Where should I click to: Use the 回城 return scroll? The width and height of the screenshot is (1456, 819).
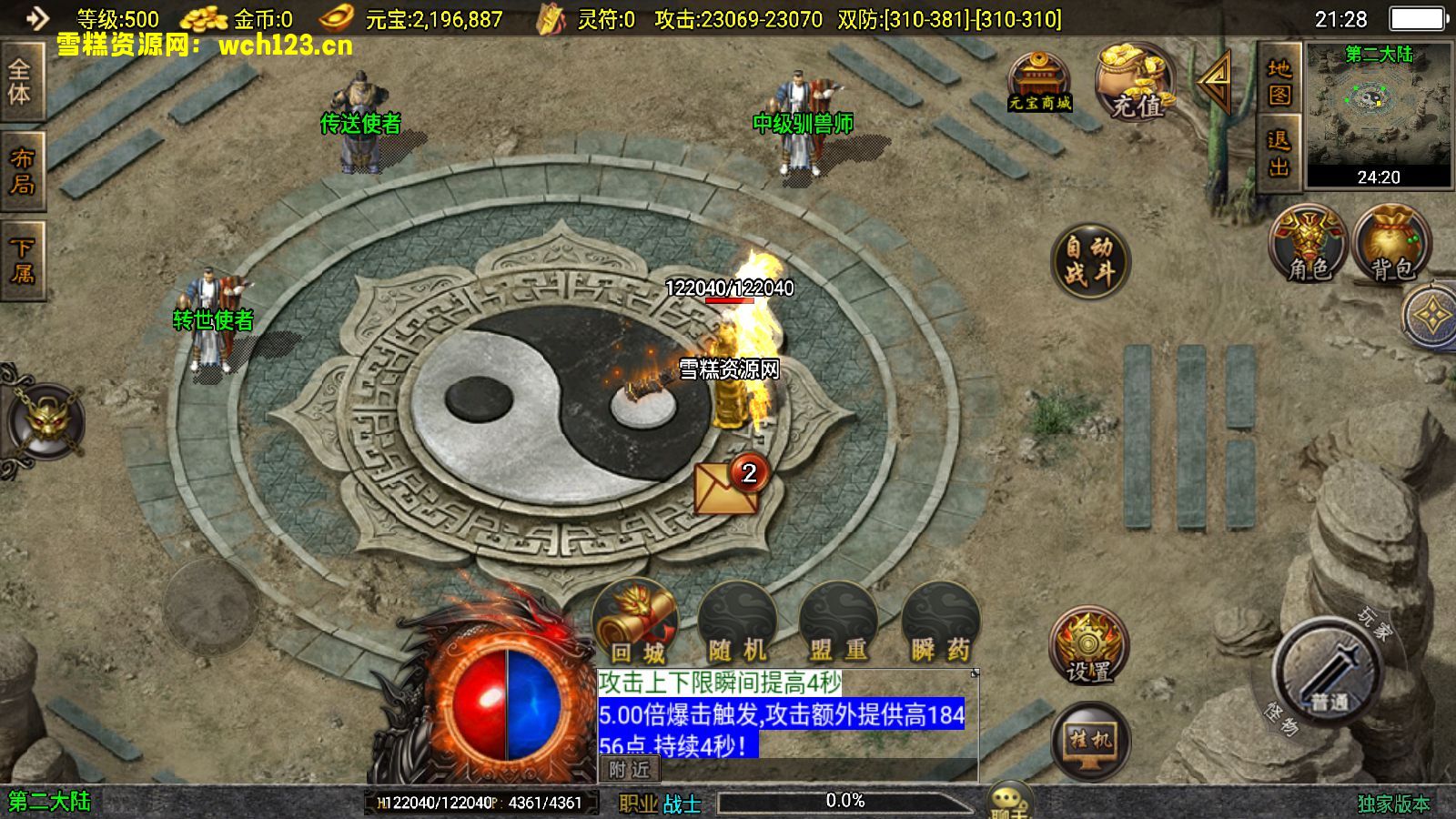636,623
